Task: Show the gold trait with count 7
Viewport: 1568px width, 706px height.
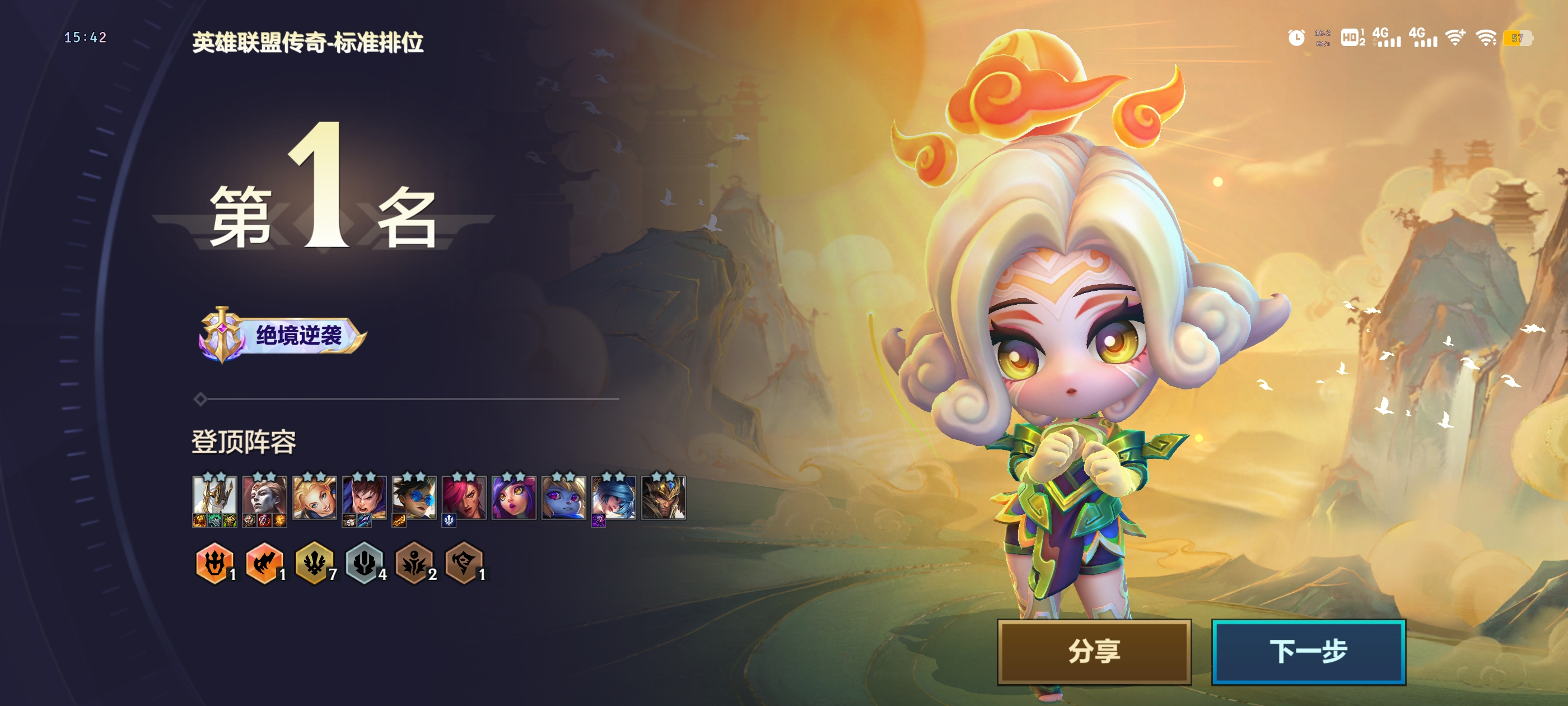Action: pyautogui.click(x=314, y=563)
